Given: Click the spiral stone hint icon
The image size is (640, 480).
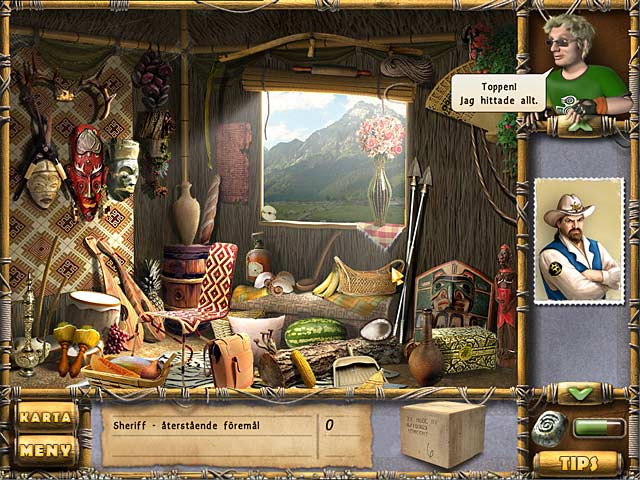Looking at the screenshot, I should (x=548, y=428).
